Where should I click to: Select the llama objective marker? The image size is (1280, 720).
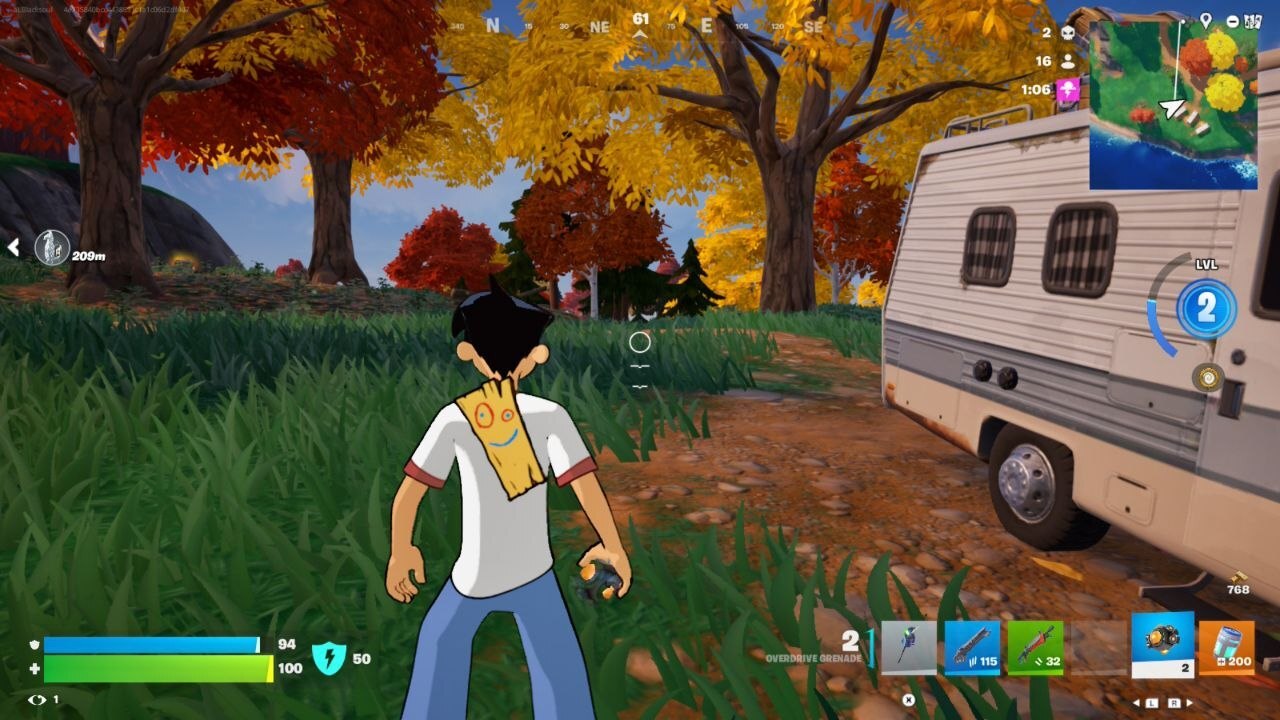pos(52,247)
